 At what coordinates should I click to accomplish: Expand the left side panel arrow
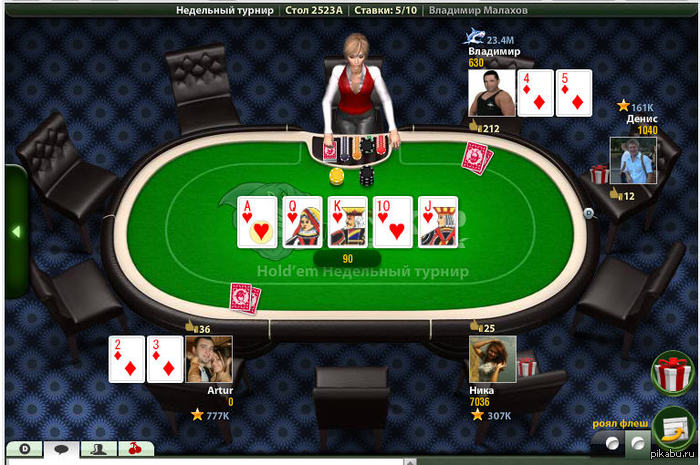coord(16,231)
